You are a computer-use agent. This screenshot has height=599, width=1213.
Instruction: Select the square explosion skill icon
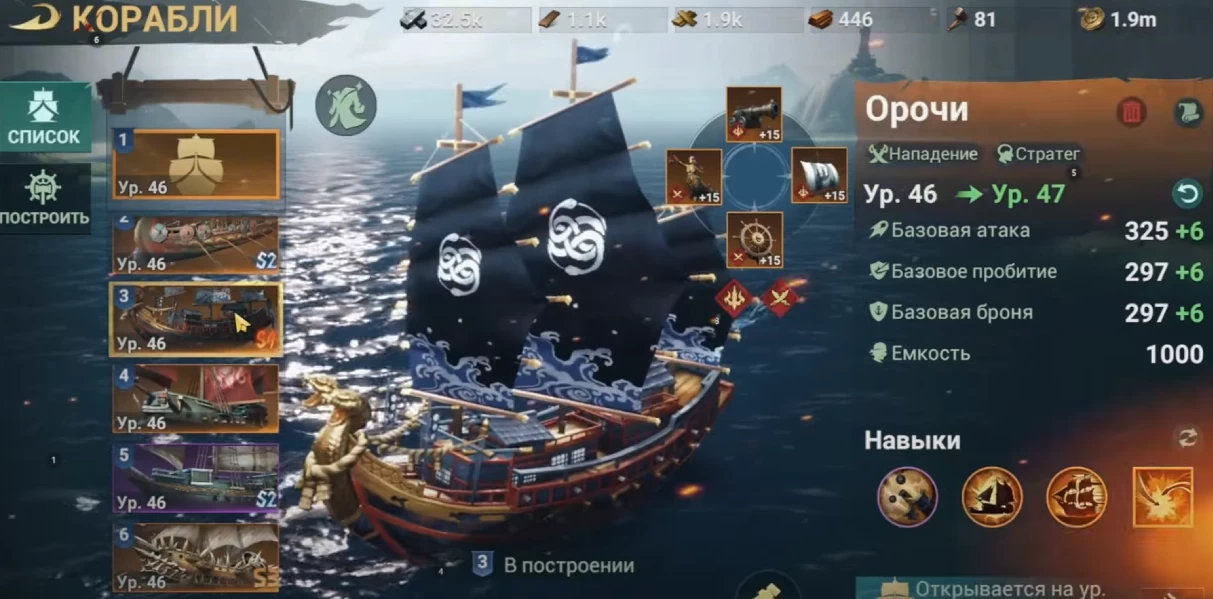(1163, 497)
